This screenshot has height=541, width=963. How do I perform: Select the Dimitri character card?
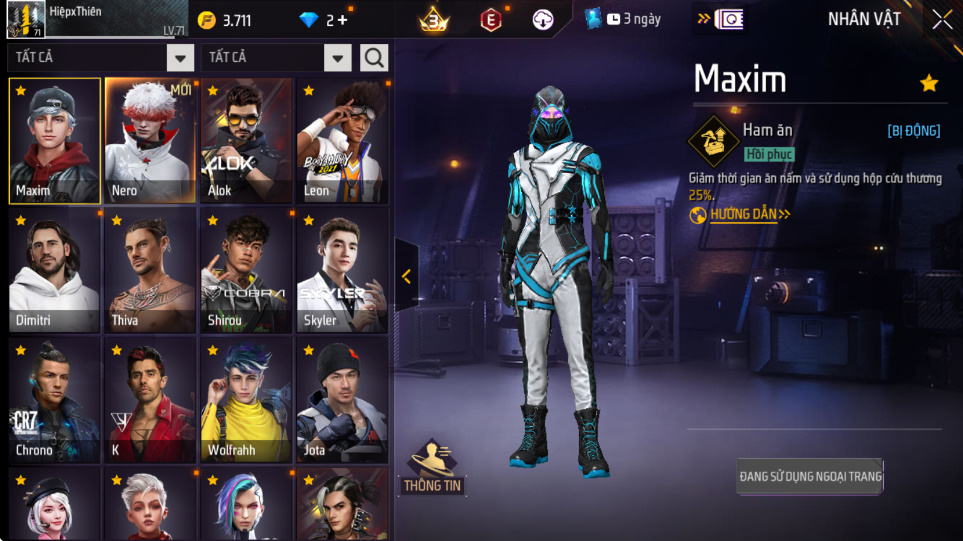[x=54, y=270]
